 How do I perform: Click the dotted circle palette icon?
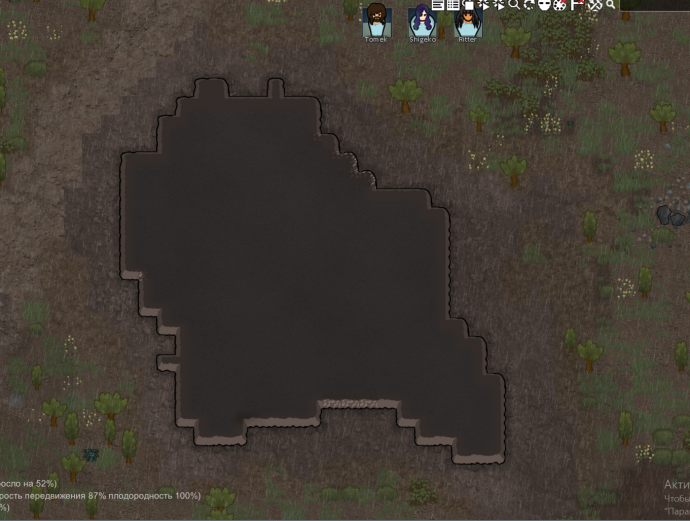pos(560,5)
